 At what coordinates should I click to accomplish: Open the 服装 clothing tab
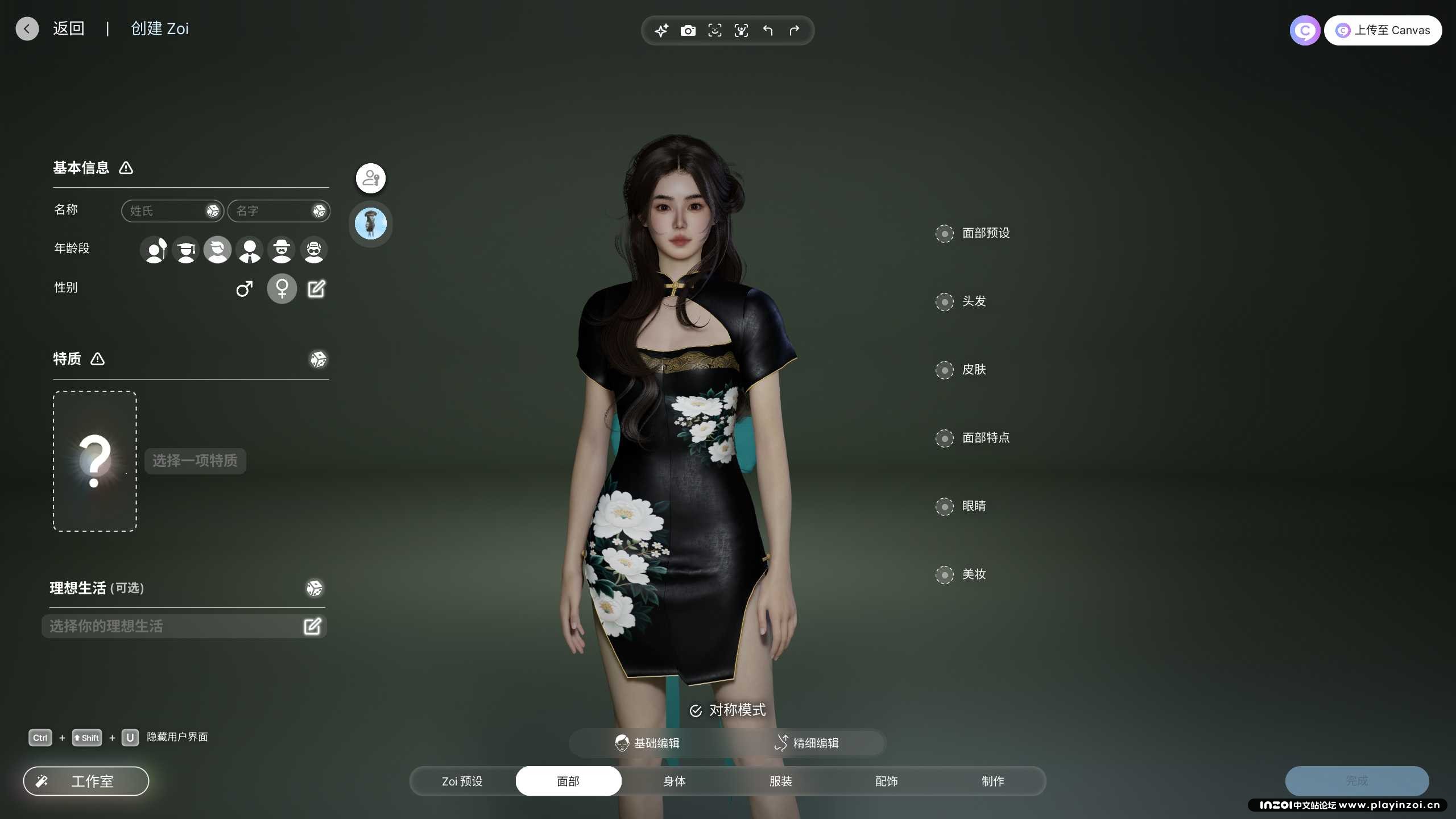780,781
